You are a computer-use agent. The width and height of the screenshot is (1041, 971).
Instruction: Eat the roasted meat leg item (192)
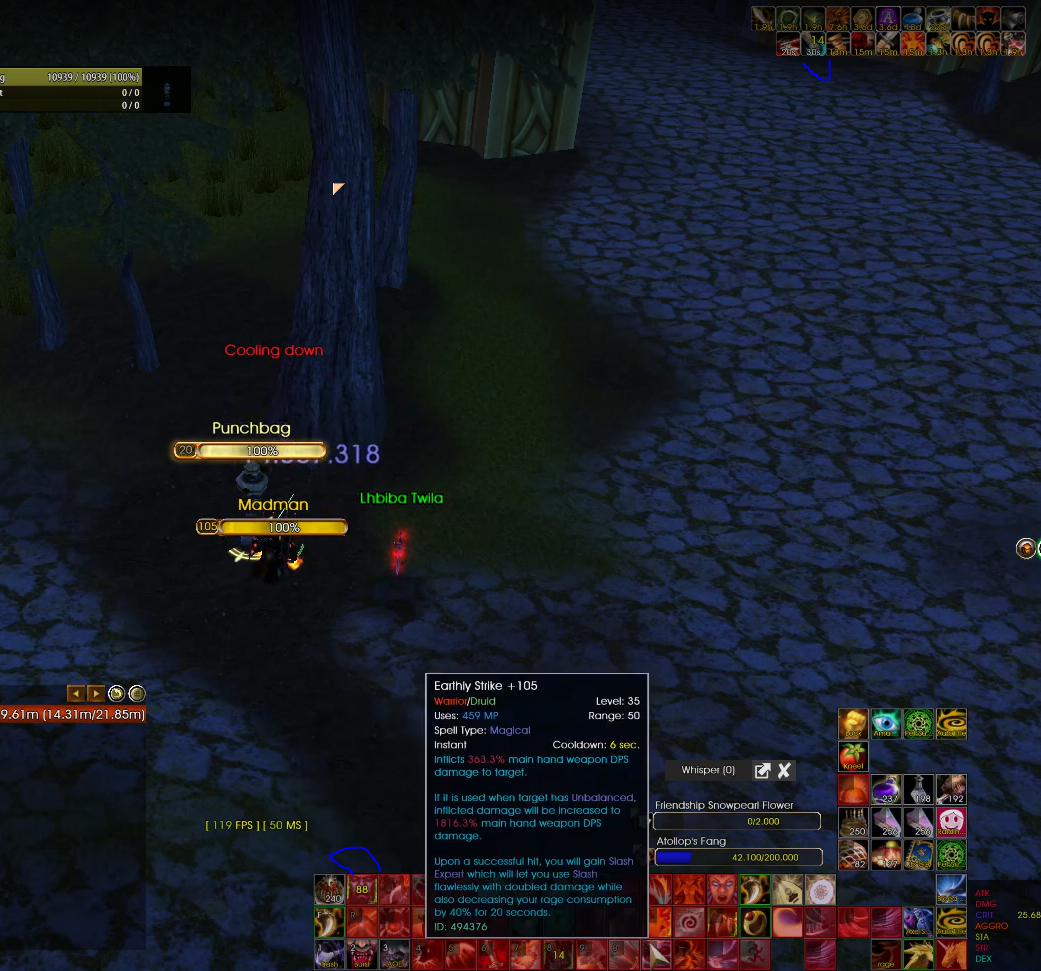(951, 790)
